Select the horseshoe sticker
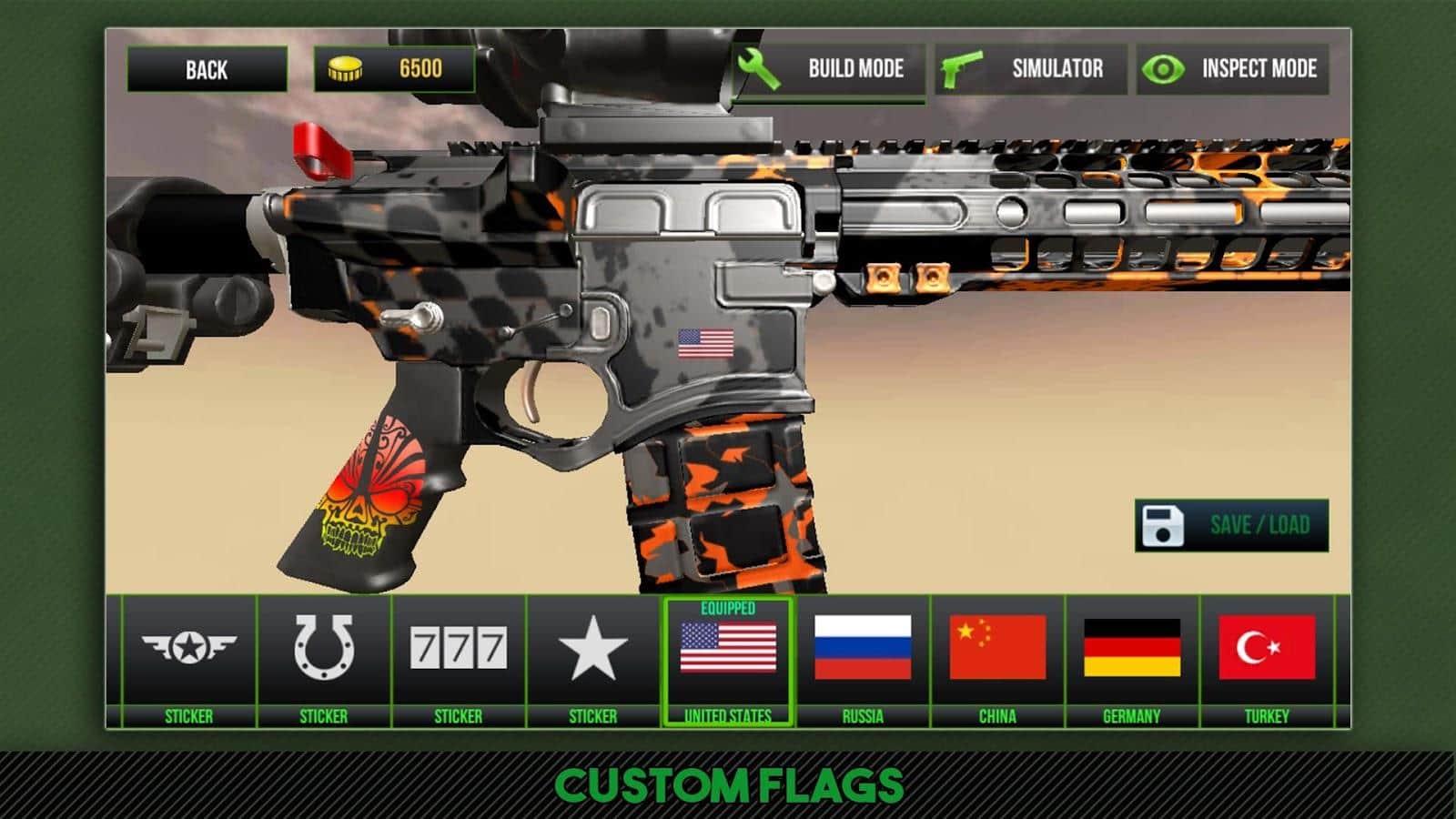The image size is (1456, 819). click(324, 648)
